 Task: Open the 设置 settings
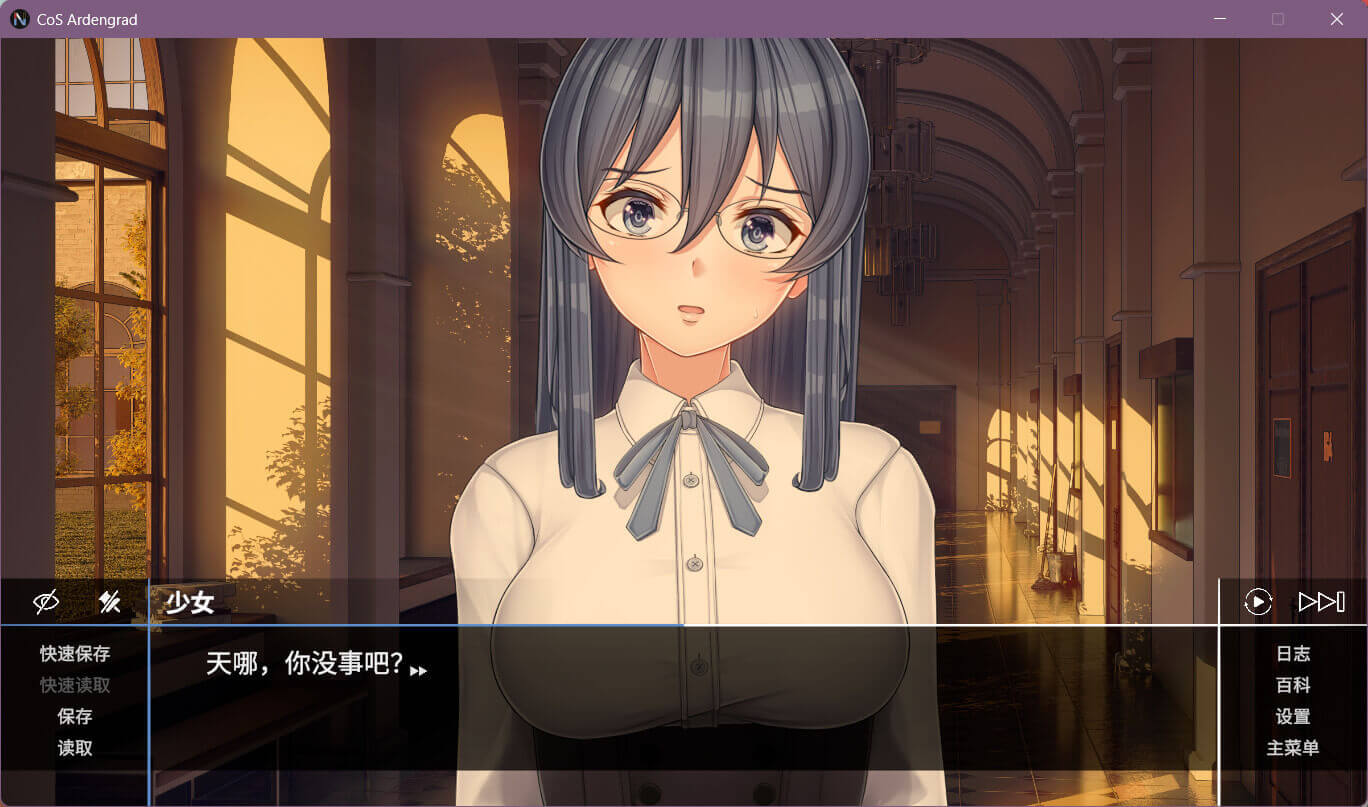[x=1293, y=717]
